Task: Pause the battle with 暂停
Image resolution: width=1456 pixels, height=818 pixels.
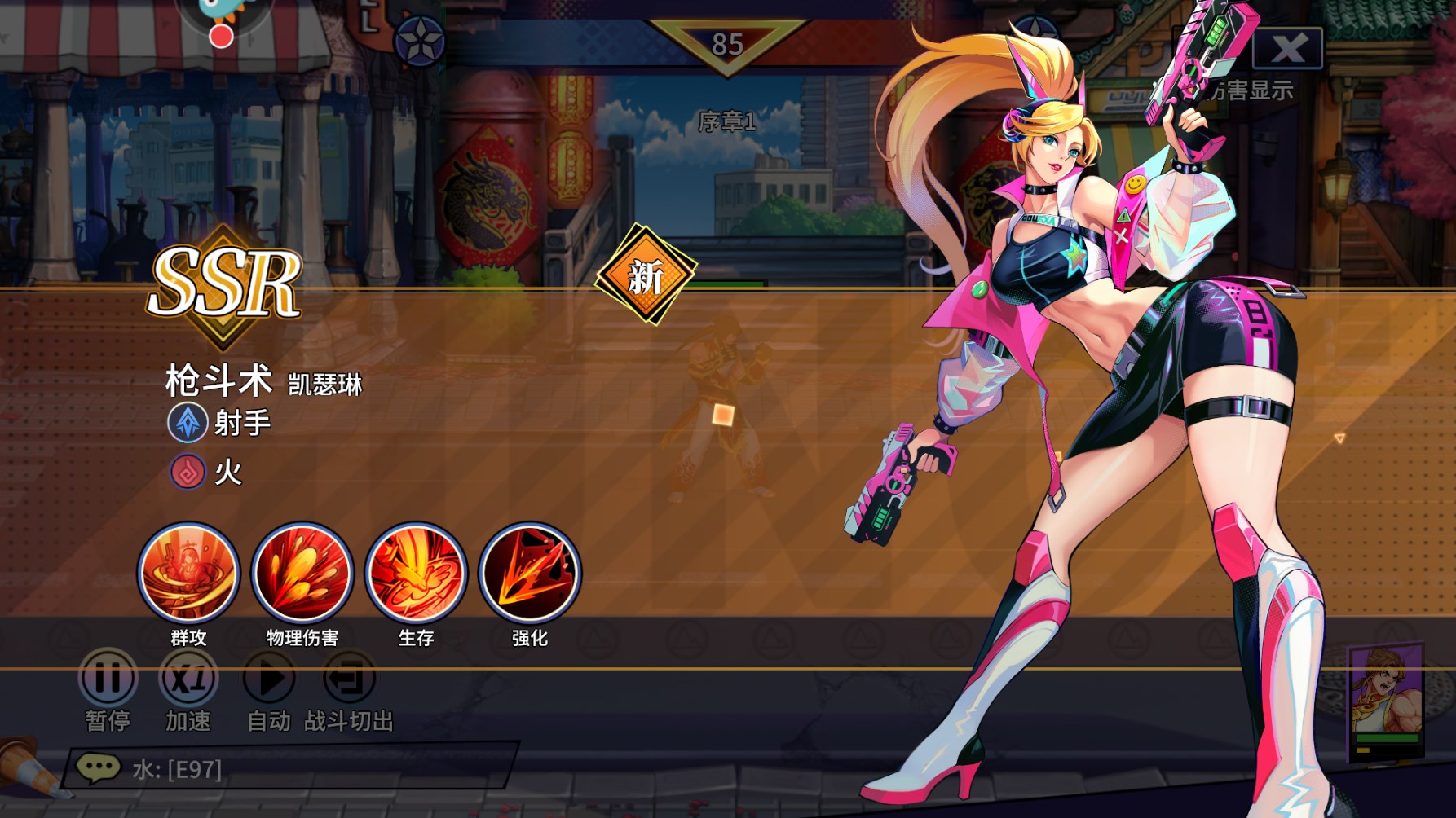Action: click(108, 678)
